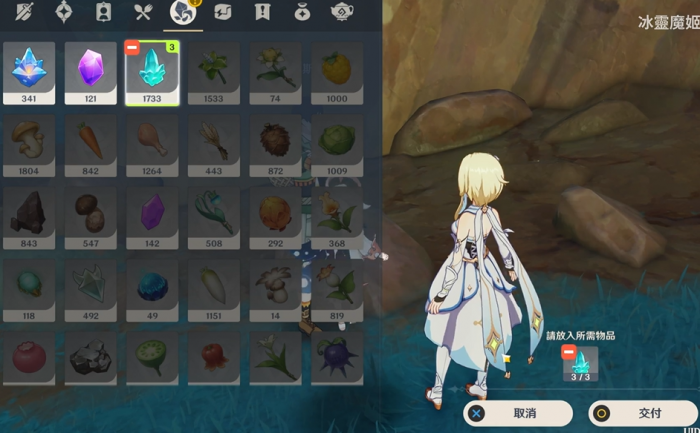Pick the mushroom slot with count 1804
700x433 pixels.
coord(29,140)
